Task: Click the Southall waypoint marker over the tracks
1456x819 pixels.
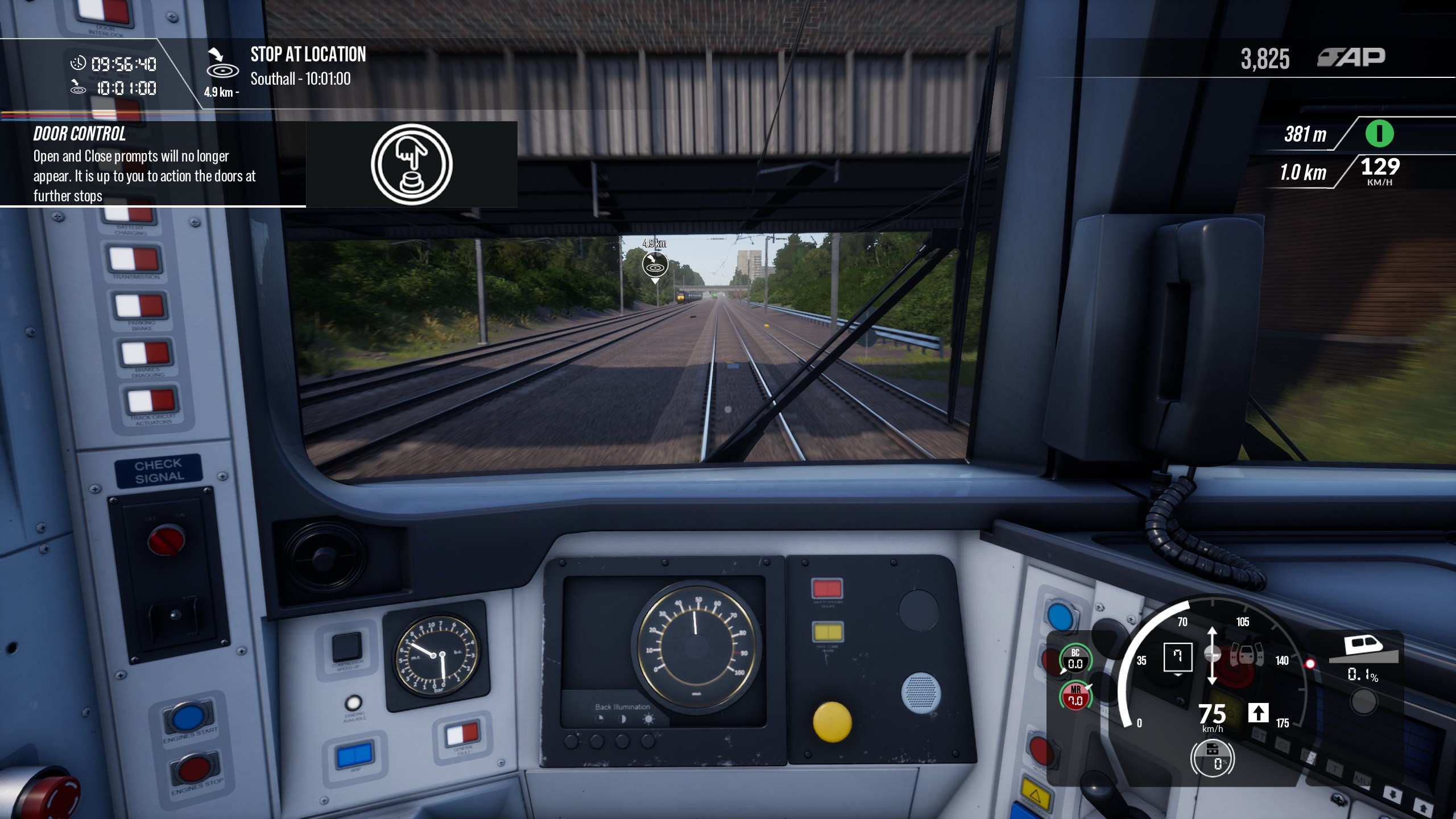Action: click(x=655, y=264)
